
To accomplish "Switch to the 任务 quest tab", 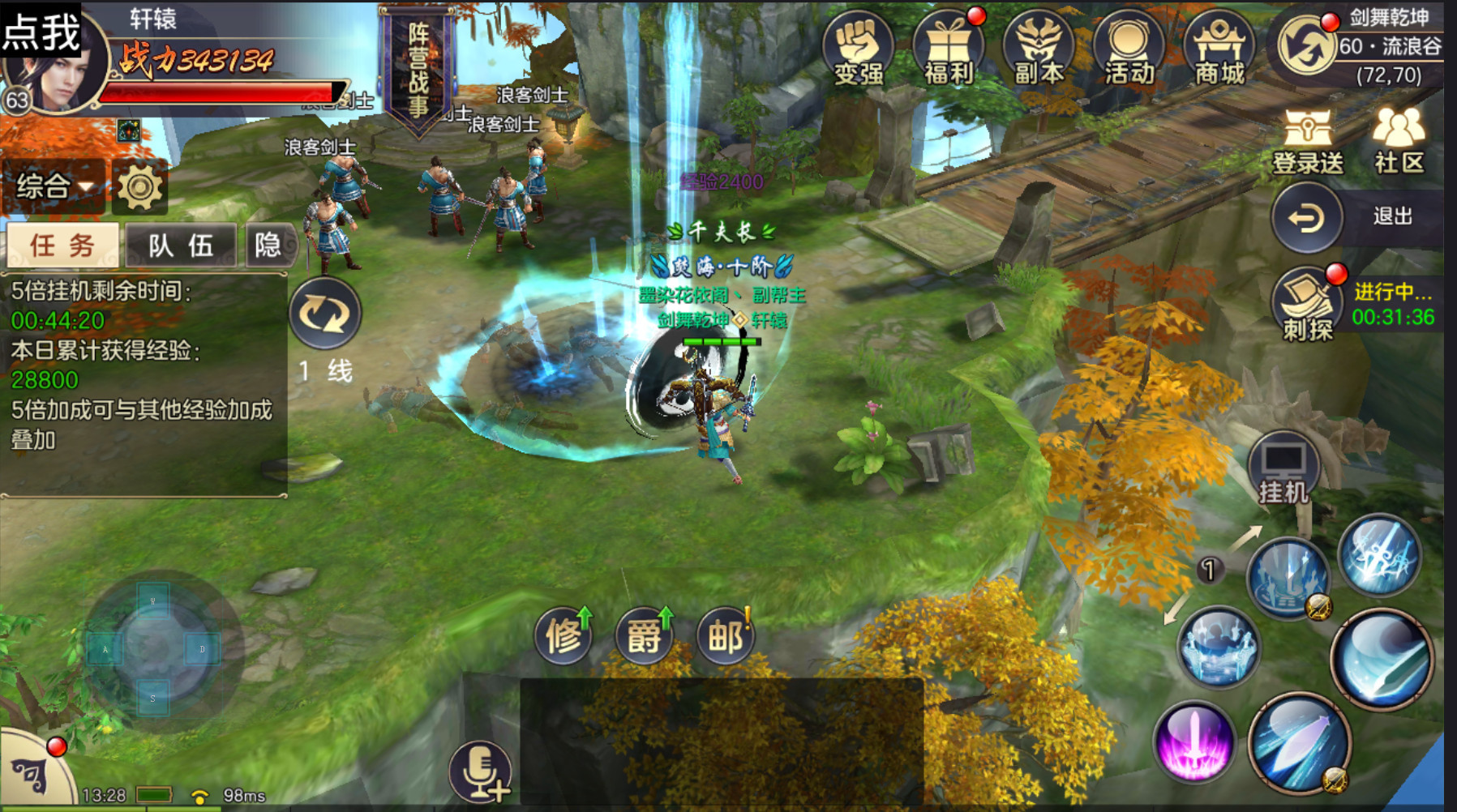I will 62,245.
